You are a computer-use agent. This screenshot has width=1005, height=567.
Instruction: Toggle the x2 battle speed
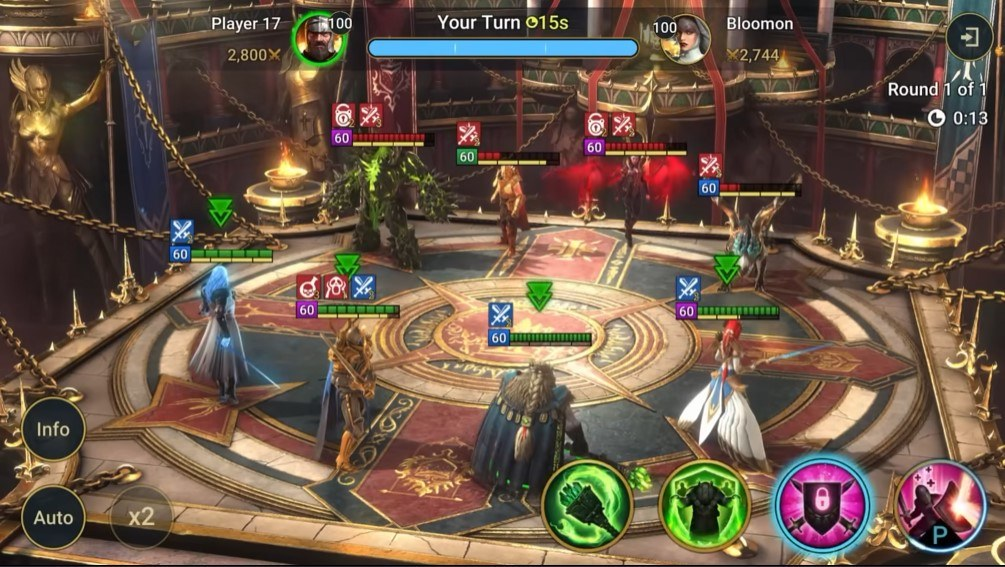(141, 517)
